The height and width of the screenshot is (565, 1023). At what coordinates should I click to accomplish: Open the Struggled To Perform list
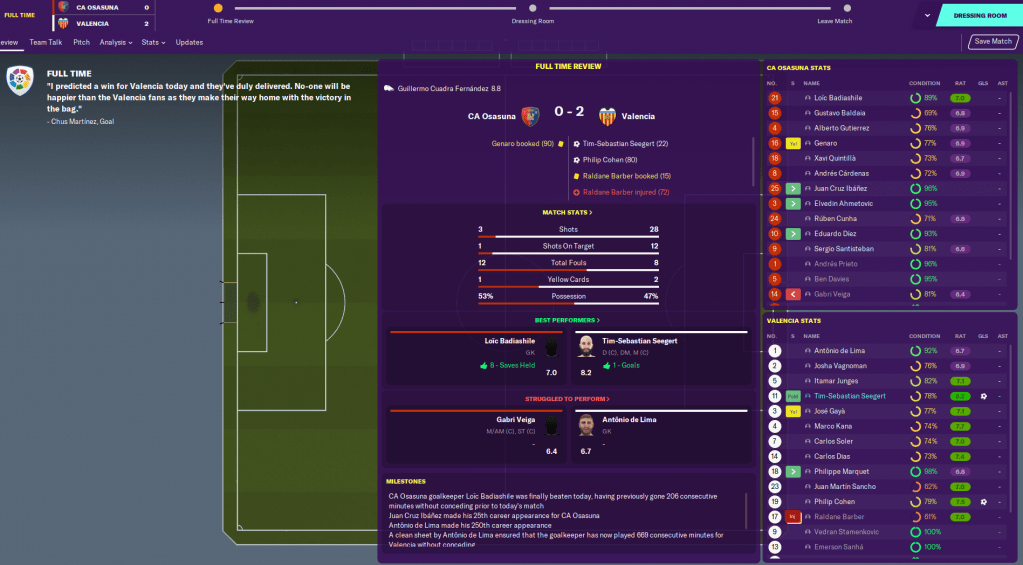[566, 397]
